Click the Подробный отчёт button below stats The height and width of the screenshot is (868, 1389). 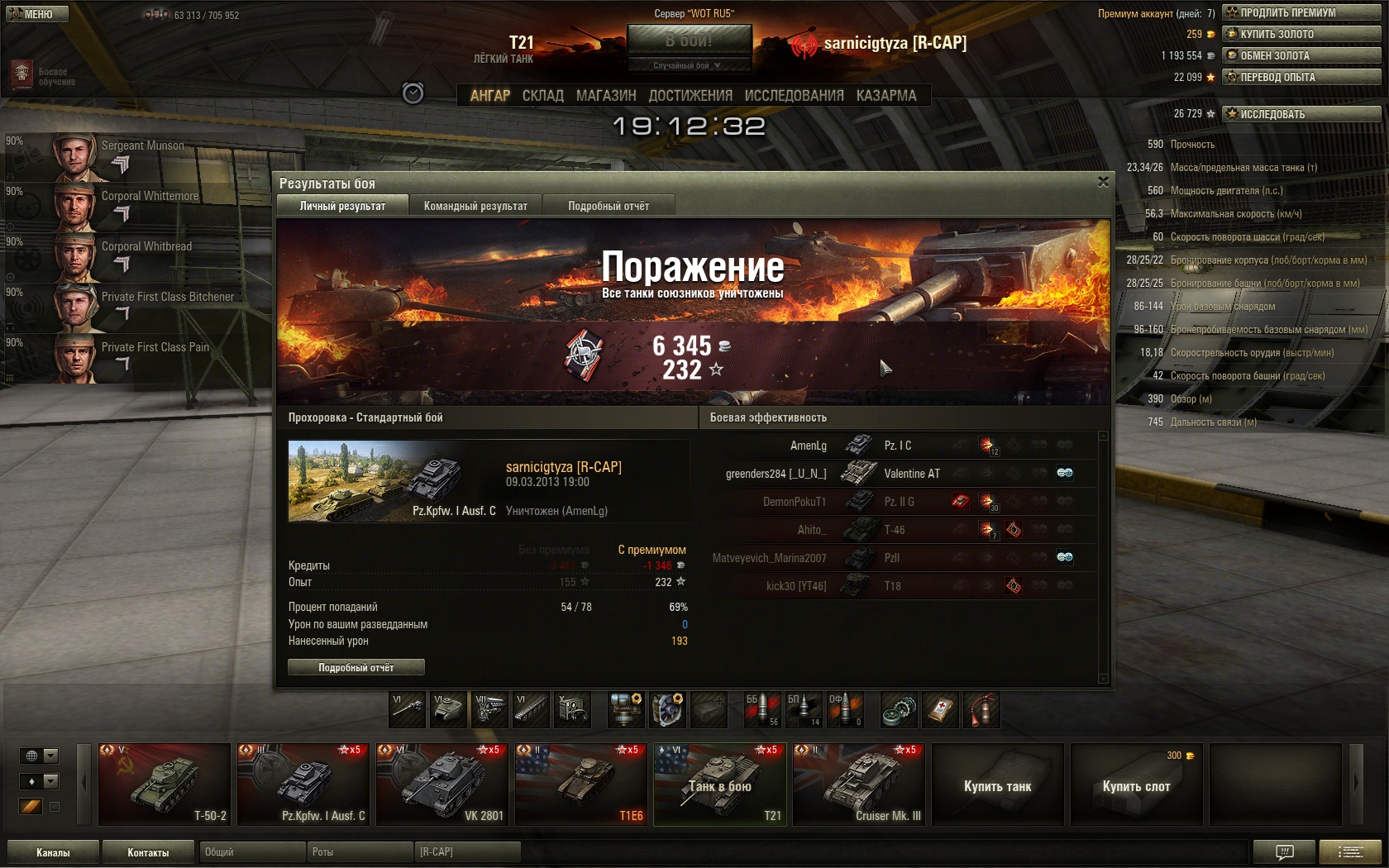click(356, 667)
